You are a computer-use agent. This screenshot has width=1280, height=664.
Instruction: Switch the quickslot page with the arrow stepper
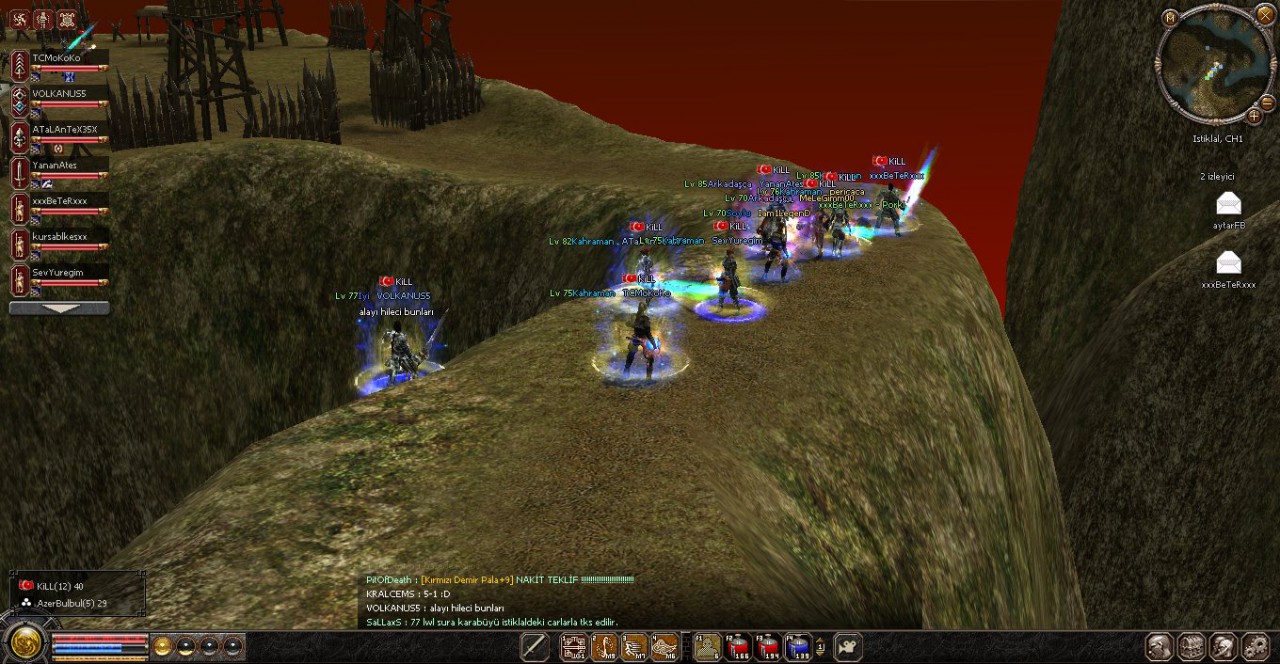coord(821,648)
